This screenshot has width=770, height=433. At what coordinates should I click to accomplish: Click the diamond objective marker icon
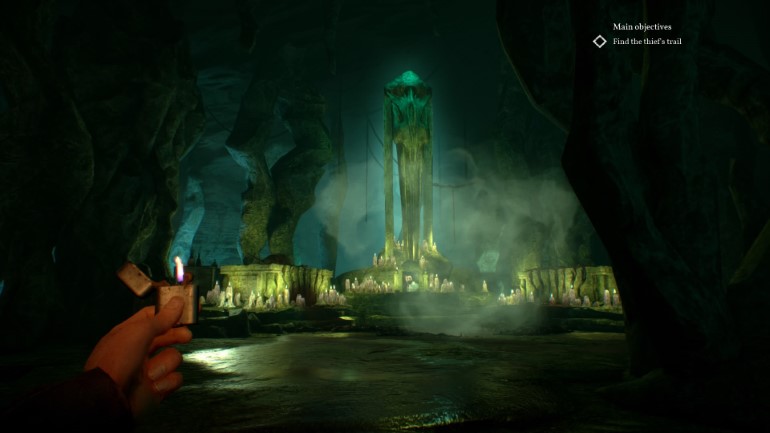pyautogui.click(x=600, y=41)
